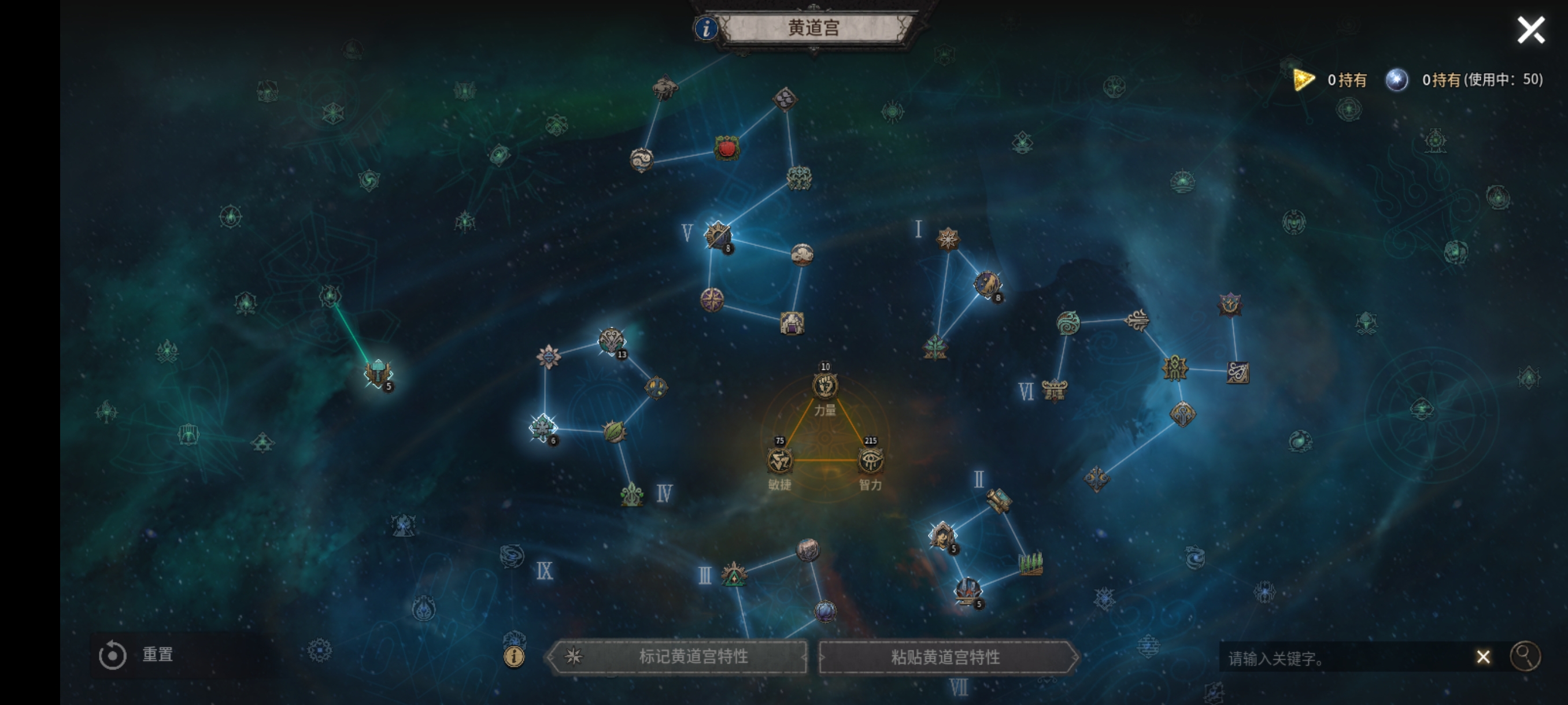Select the 力量 strength attribute node
The height and width of the screenshot is (705, 1568).
(825, 385)
